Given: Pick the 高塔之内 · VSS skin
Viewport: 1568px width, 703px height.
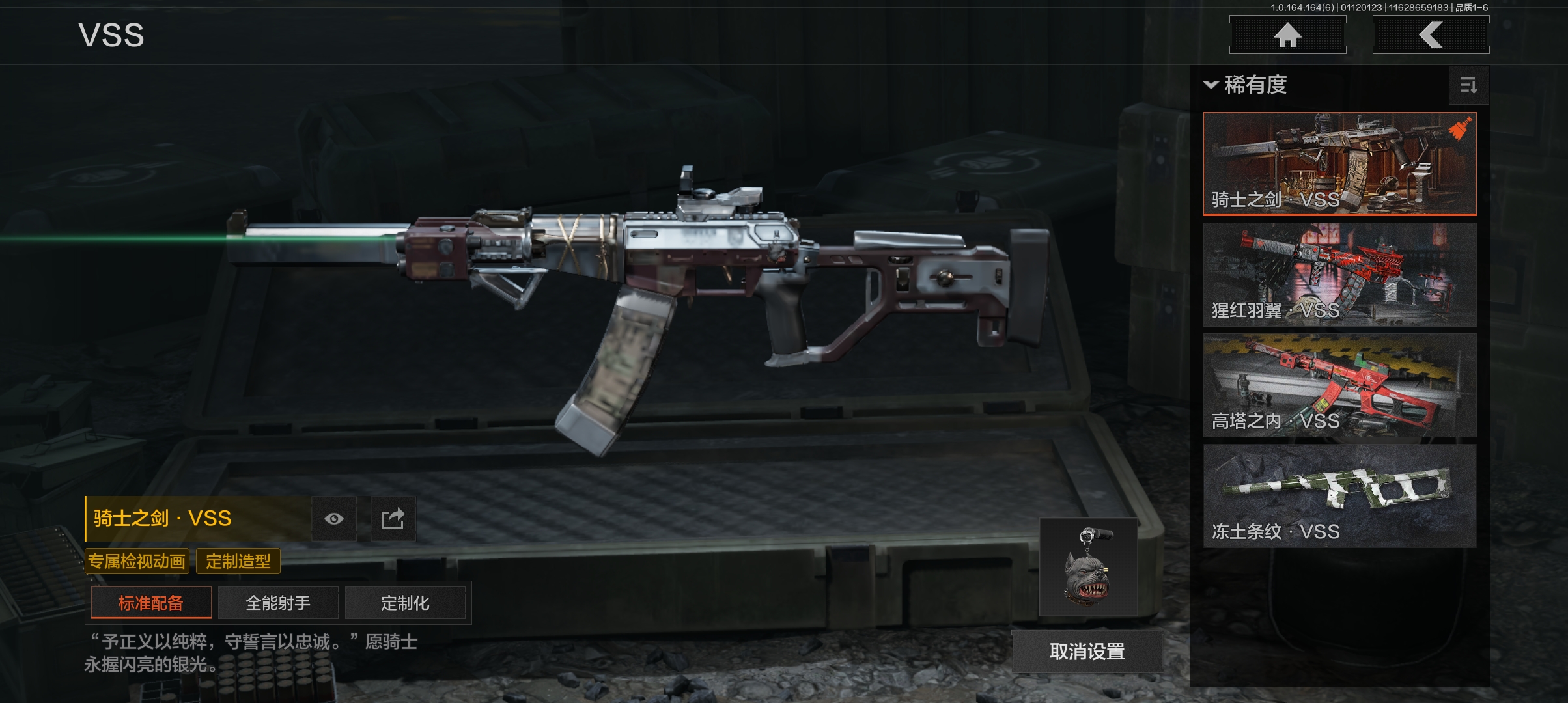Looking at the screenshot, I should pos(1339,385).
